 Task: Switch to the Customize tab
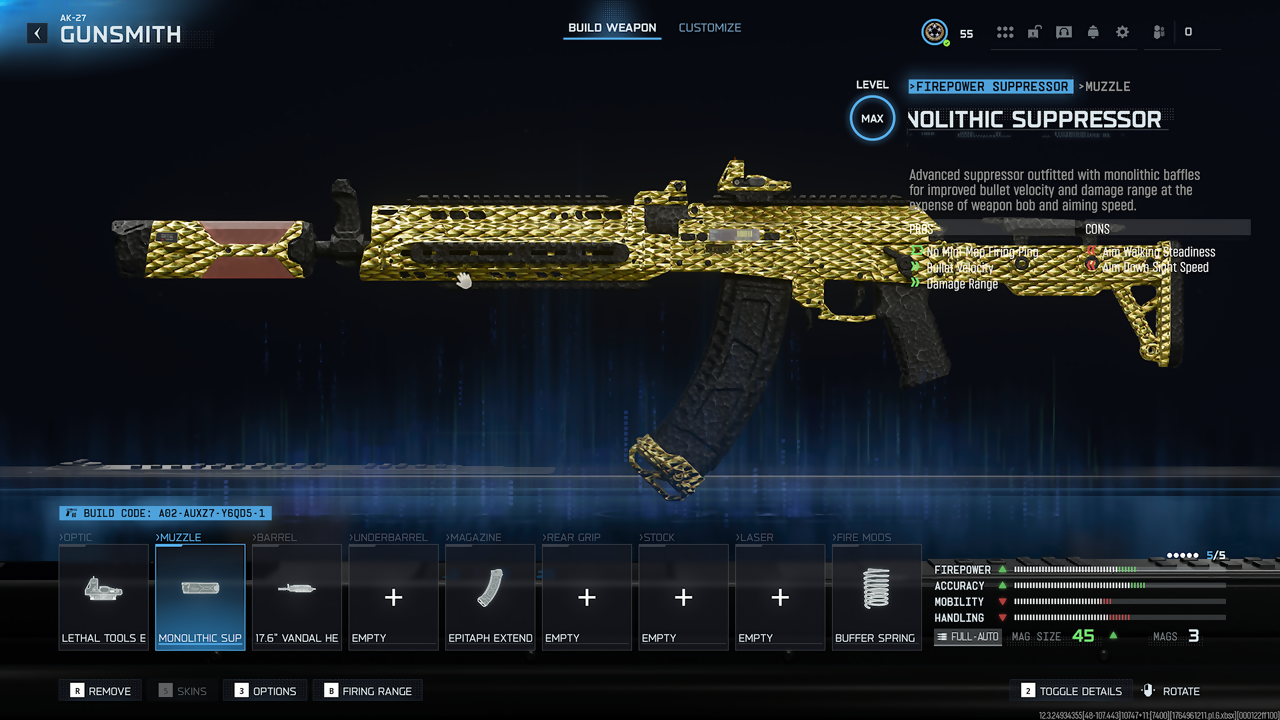click(x=710, y=28)
